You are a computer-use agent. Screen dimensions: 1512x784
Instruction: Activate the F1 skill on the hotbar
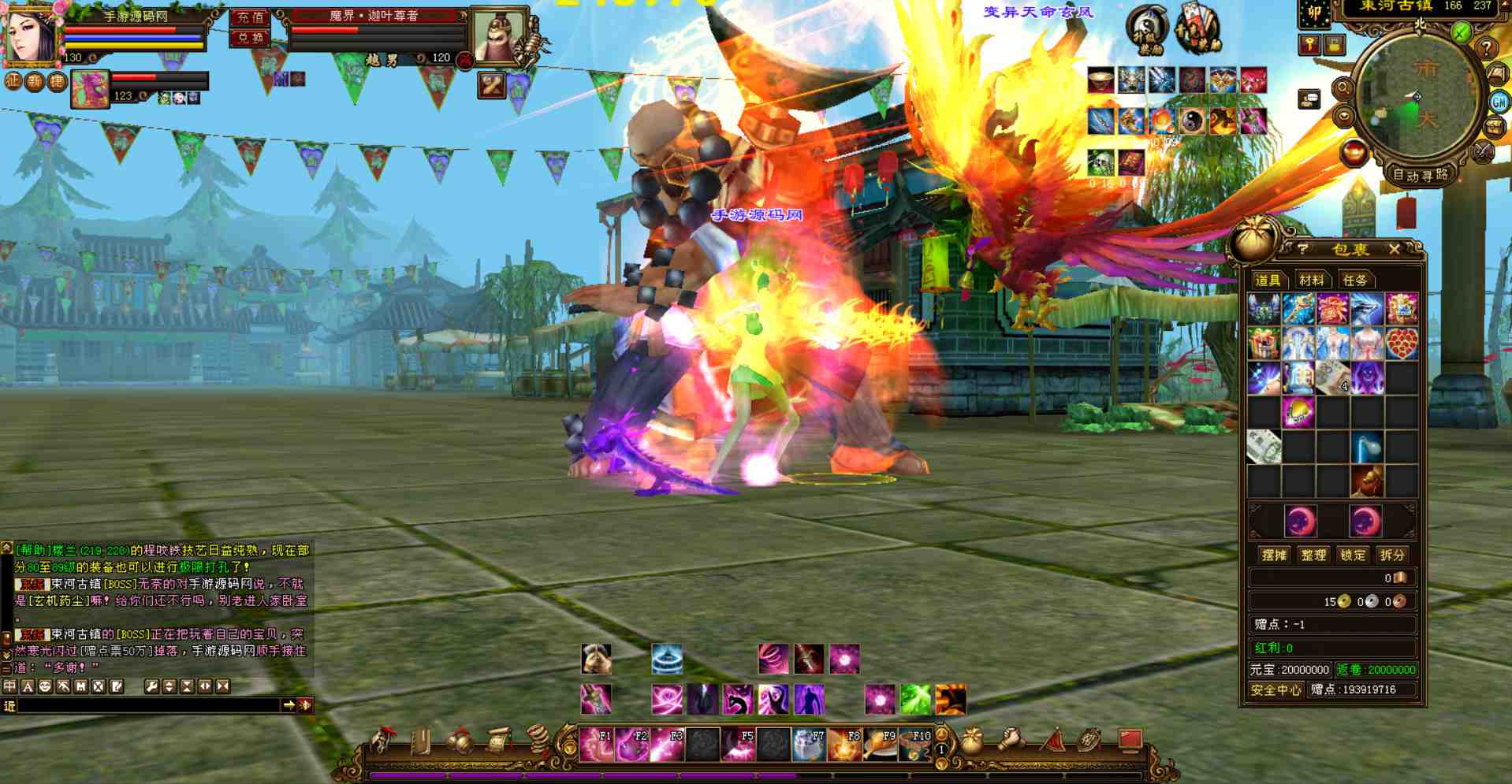[596, 745]
